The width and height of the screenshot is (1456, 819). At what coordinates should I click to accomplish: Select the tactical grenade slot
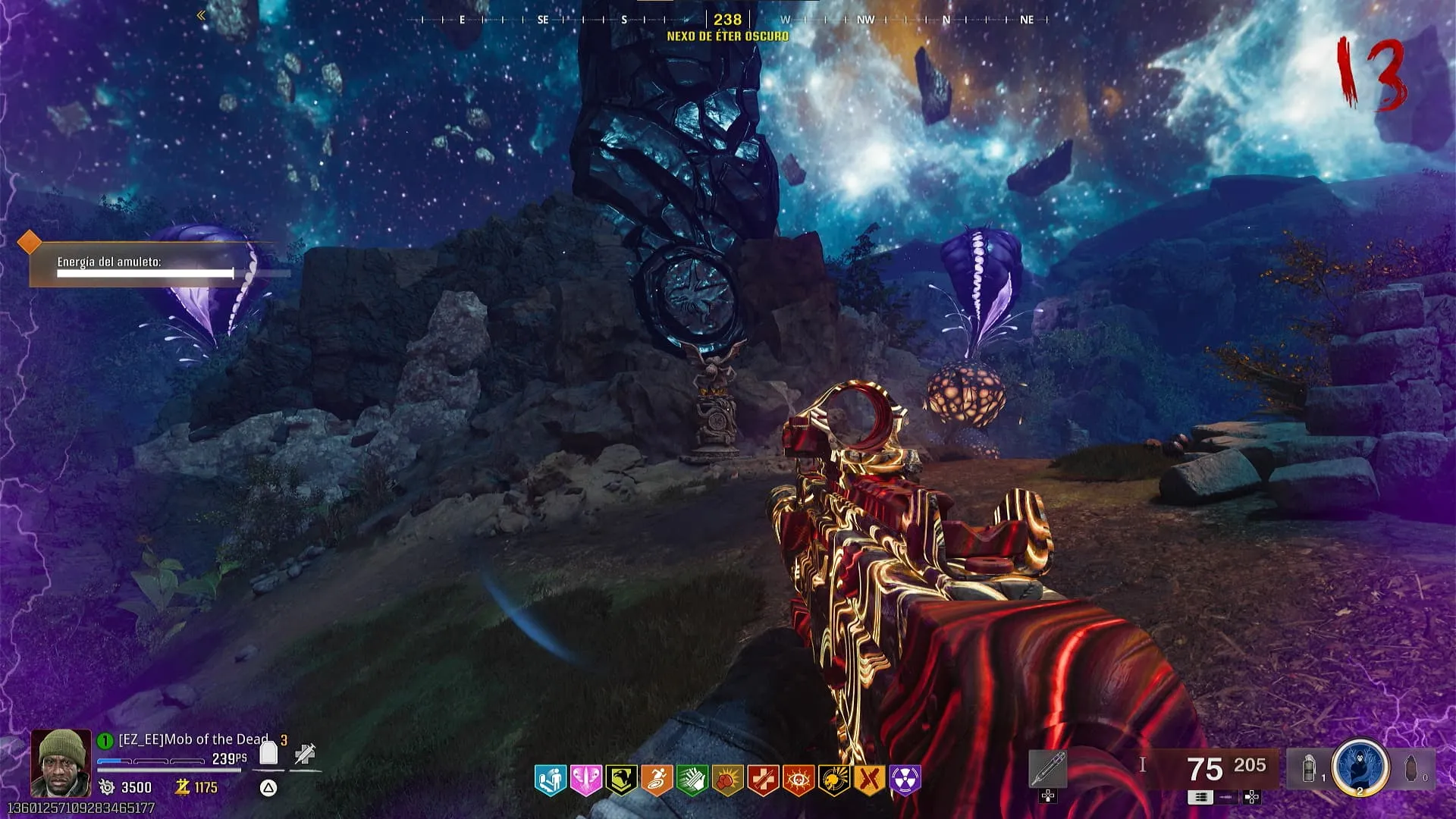click(x=1310, y=769)
